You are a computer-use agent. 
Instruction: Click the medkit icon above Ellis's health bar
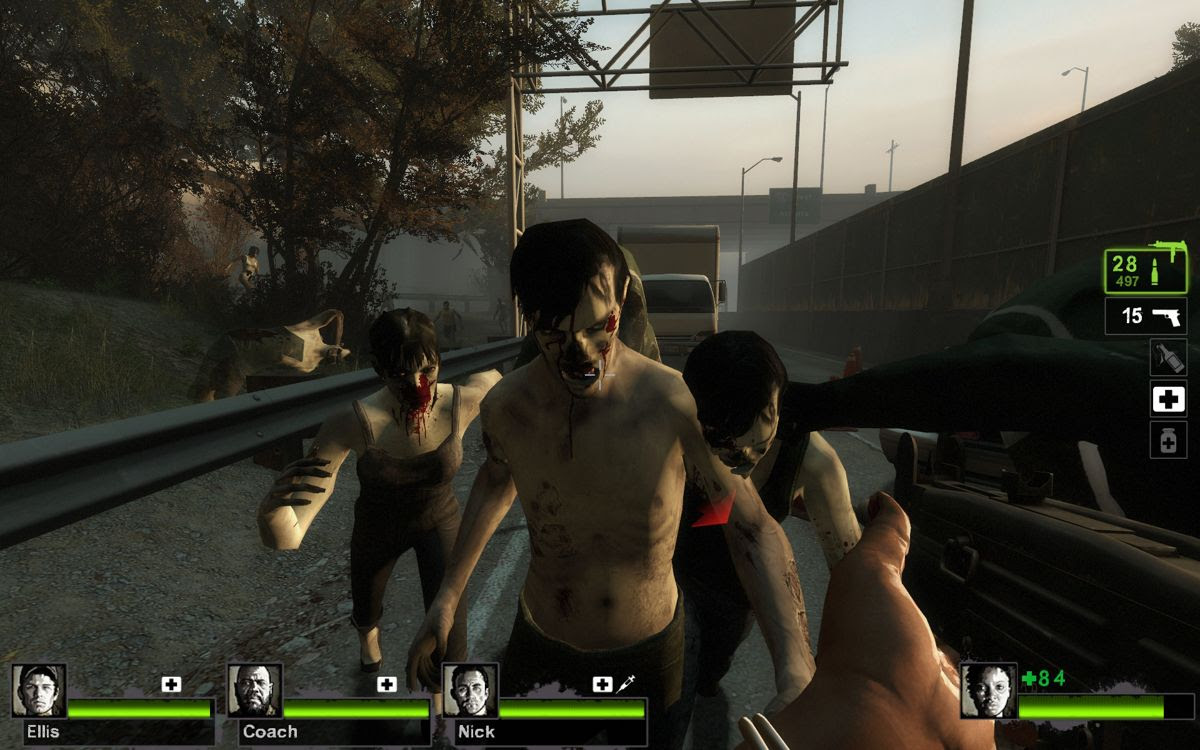point(171,684)
